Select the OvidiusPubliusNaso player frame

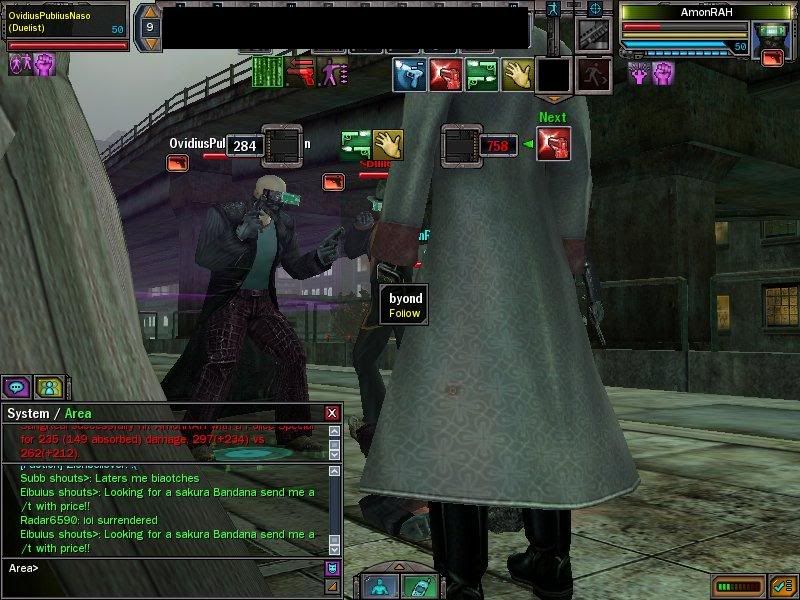click(x=65, y=22)
